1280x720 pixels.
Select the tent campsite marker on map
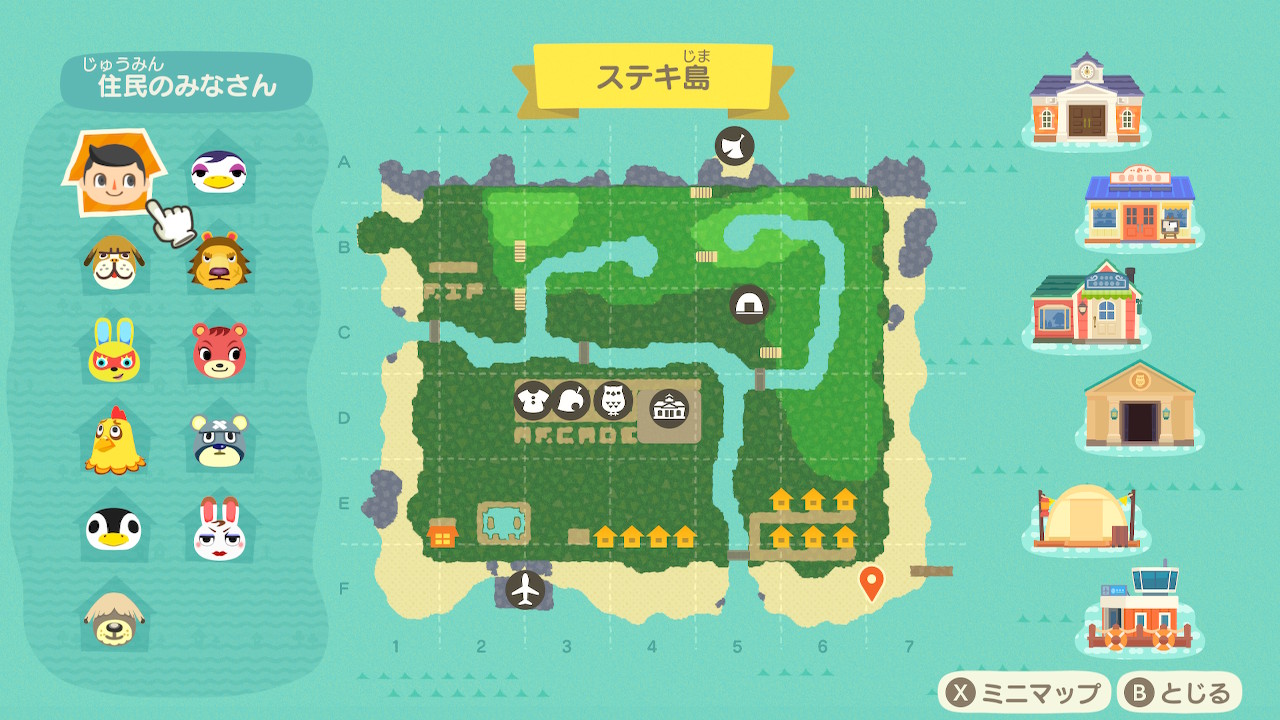click(x=749, y=305)
